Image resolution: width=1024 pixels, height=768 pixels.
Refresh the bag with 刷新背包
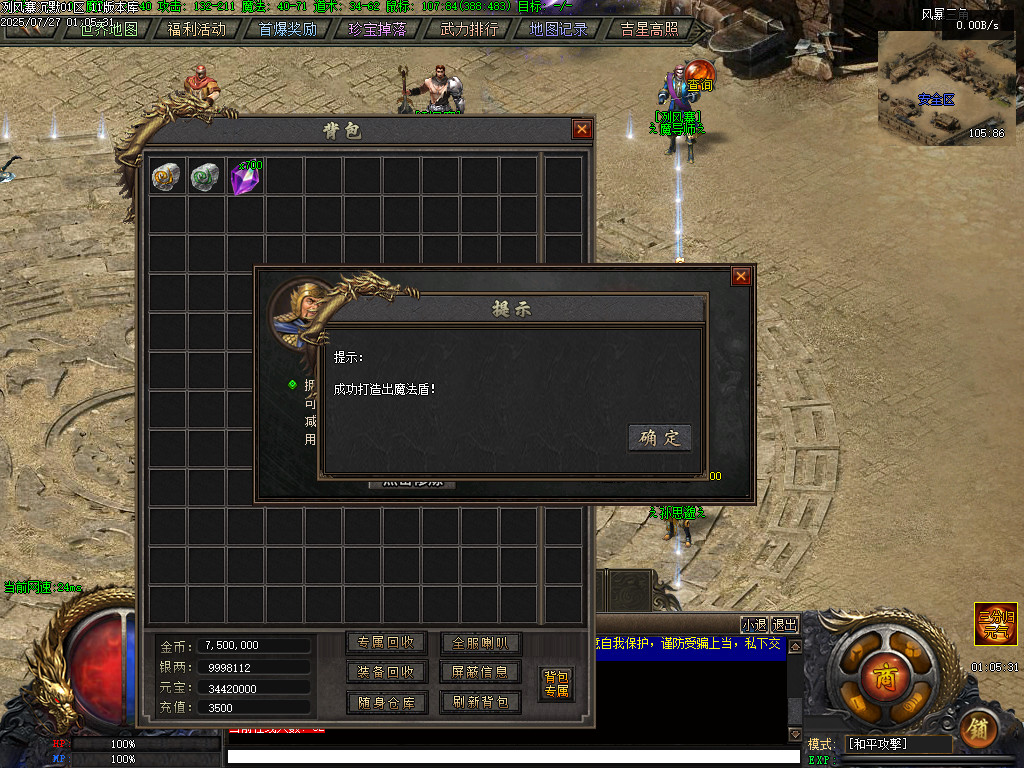[x=480, y=702]
